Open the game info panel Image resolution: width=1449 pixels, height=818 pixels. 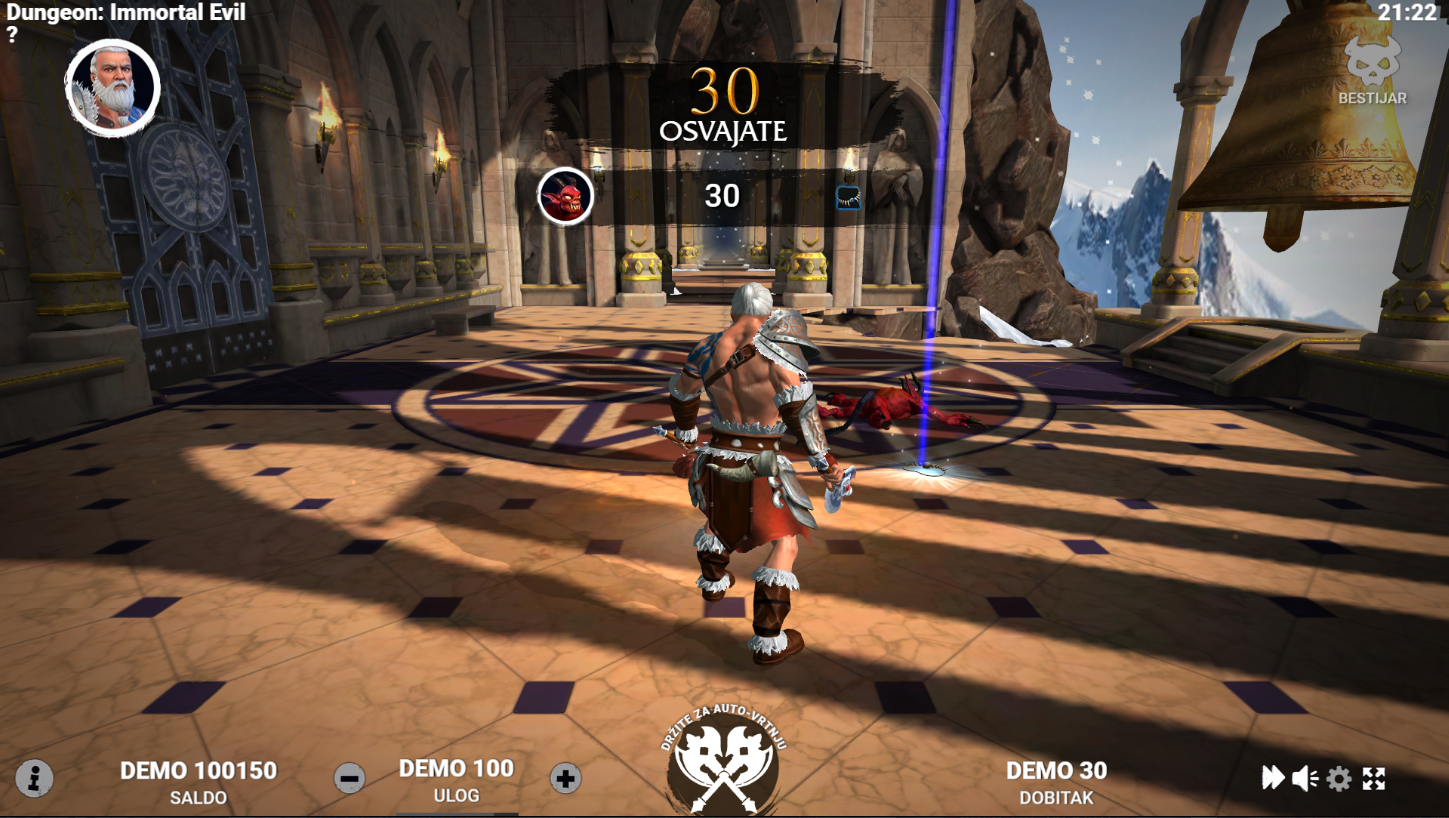pos(34,777)
